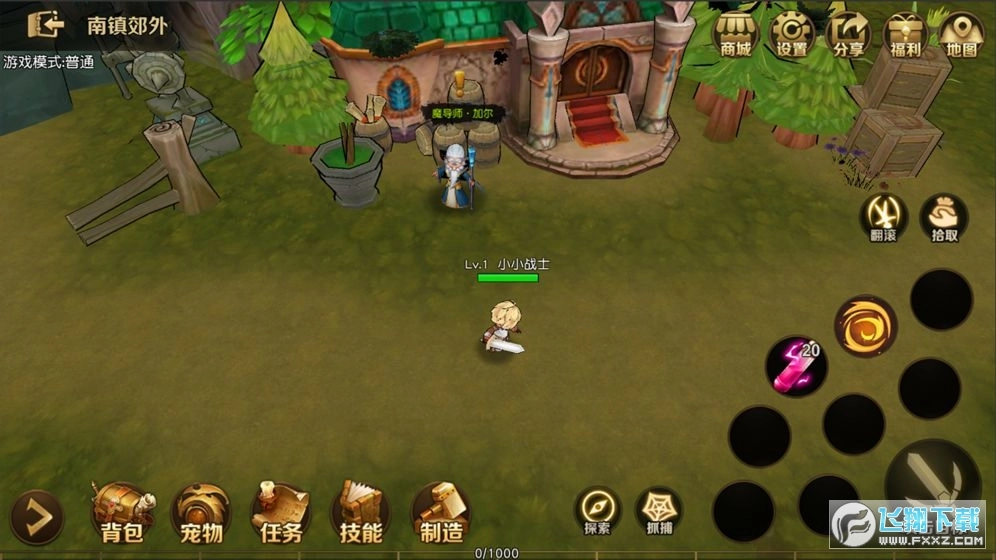Open the 任务 quest log
996x560 pixels.
click(x=280, y=512)
